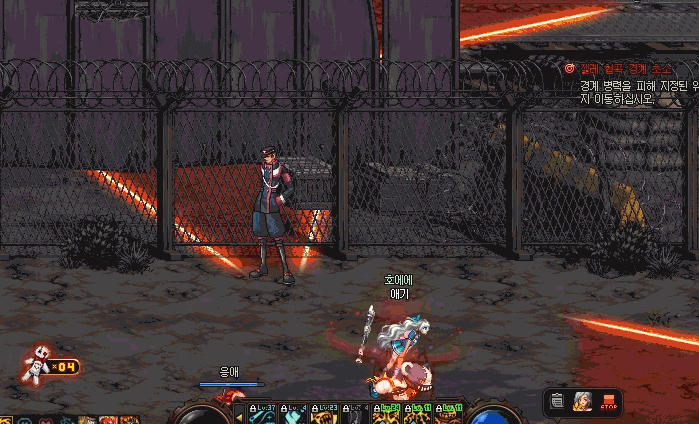Select the blonde character portrait icon

[x=582, y=402]
